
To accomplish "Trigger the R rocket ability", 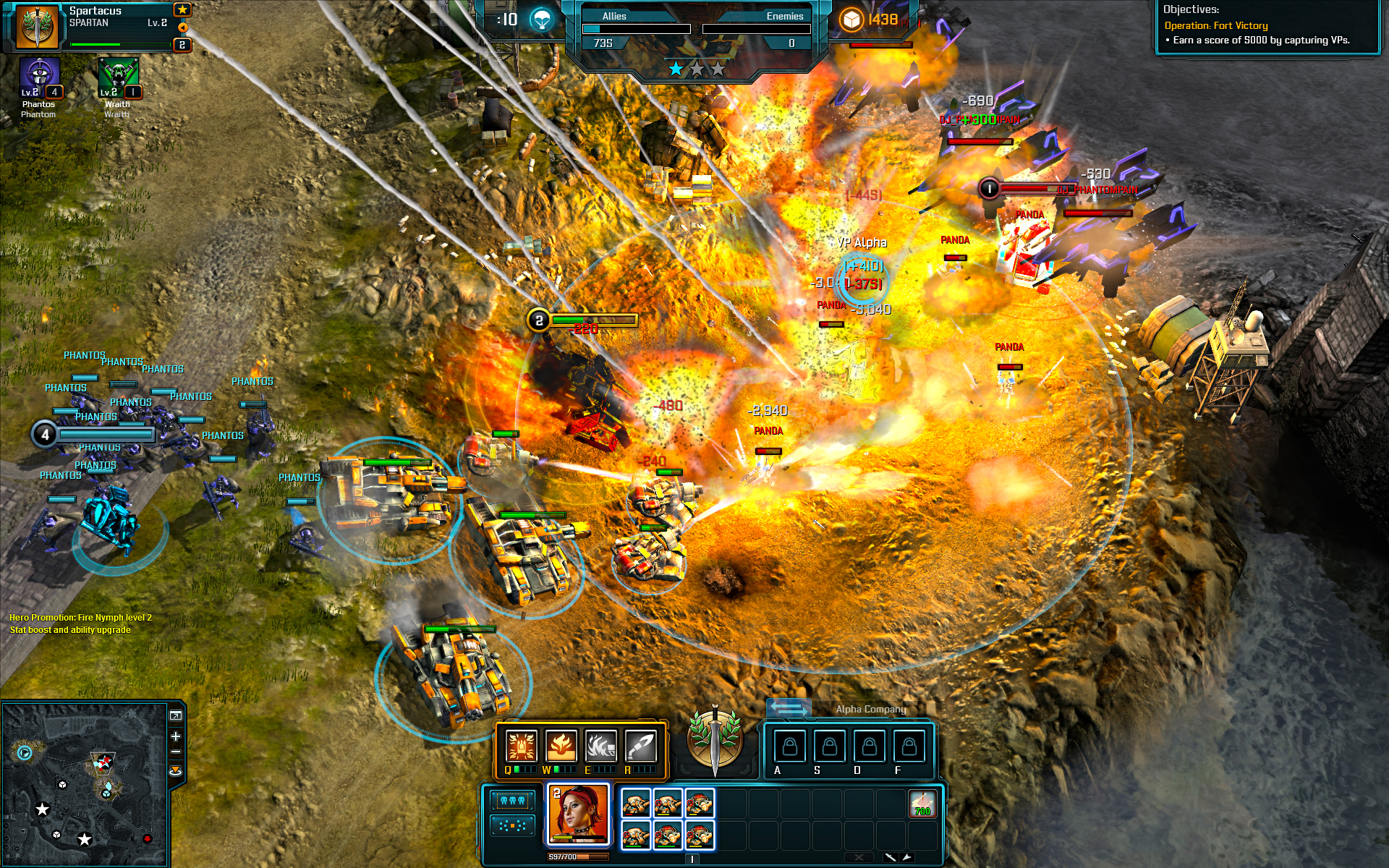I will tap(638, 746).
